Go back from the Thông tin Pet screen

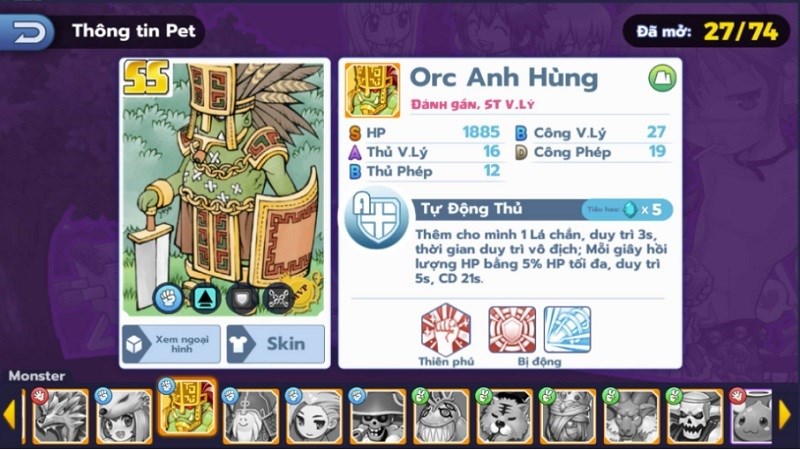(x=31, y=31)
